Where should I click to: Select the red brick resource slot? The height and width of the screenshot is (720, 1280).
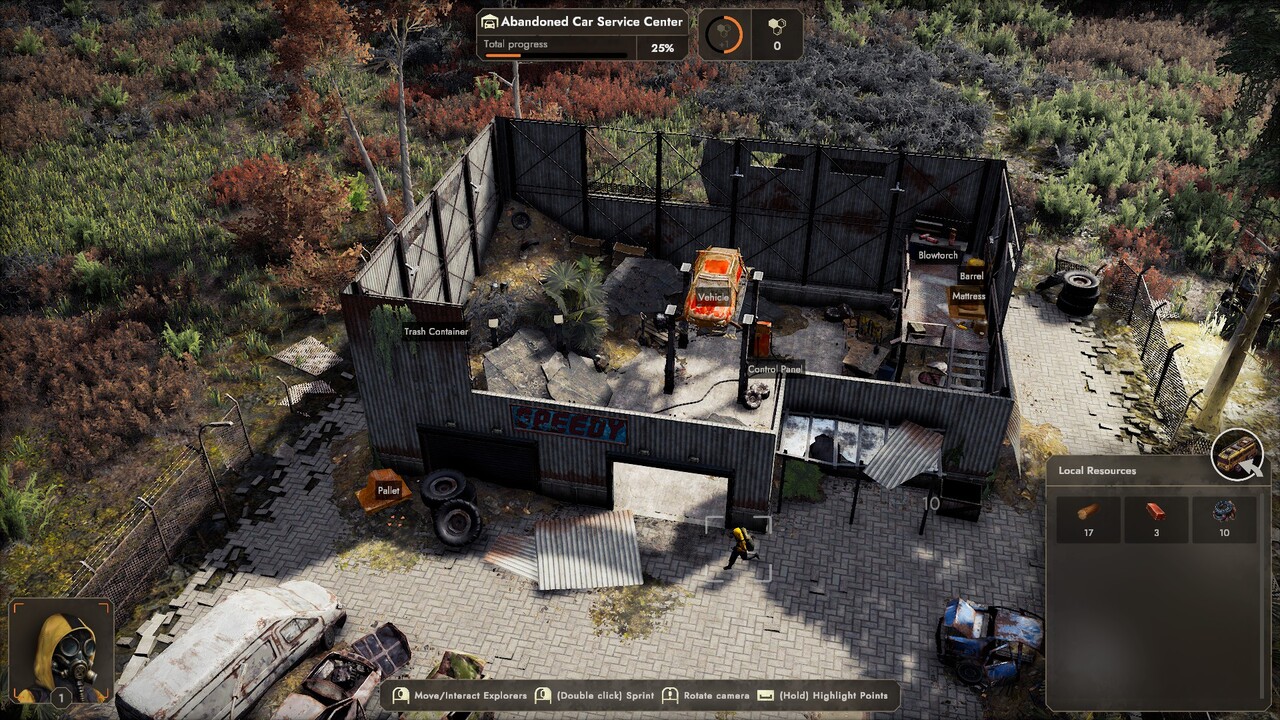[1156, 519]
